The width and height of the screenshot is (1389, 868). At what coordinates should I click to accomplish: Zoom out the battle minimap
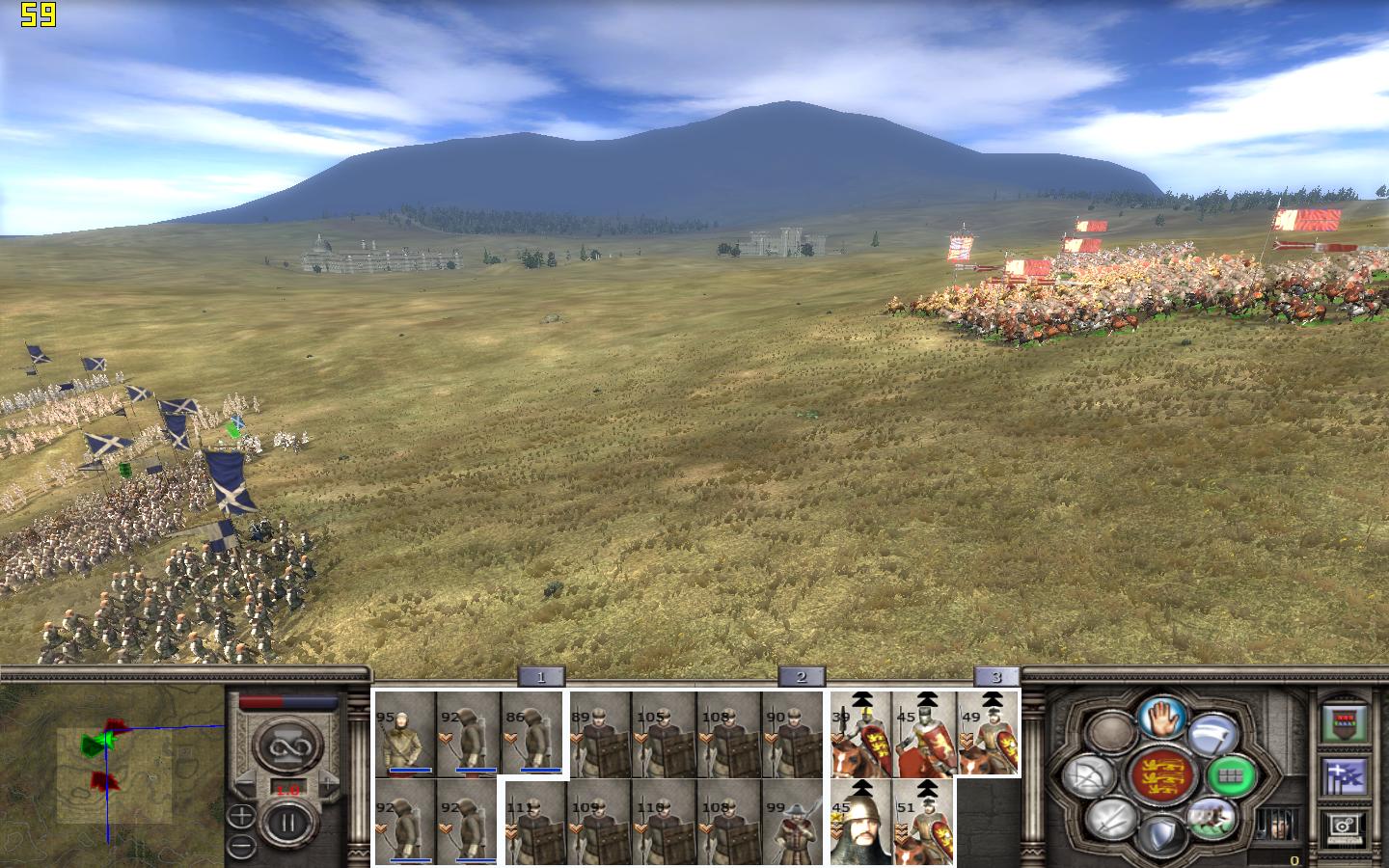pos(242,846)
